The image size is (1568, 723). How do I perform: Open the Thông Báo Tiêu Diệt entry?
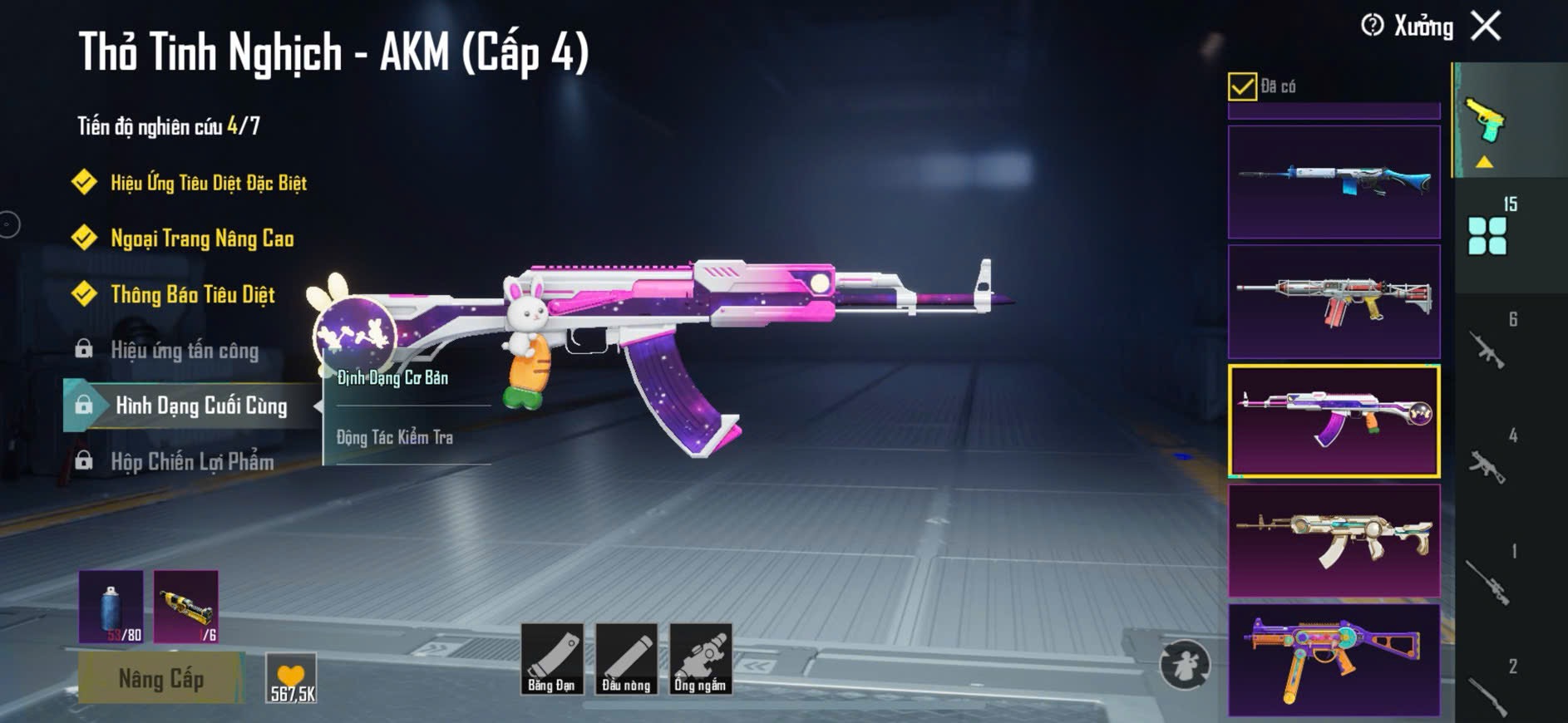click(192, 294)
